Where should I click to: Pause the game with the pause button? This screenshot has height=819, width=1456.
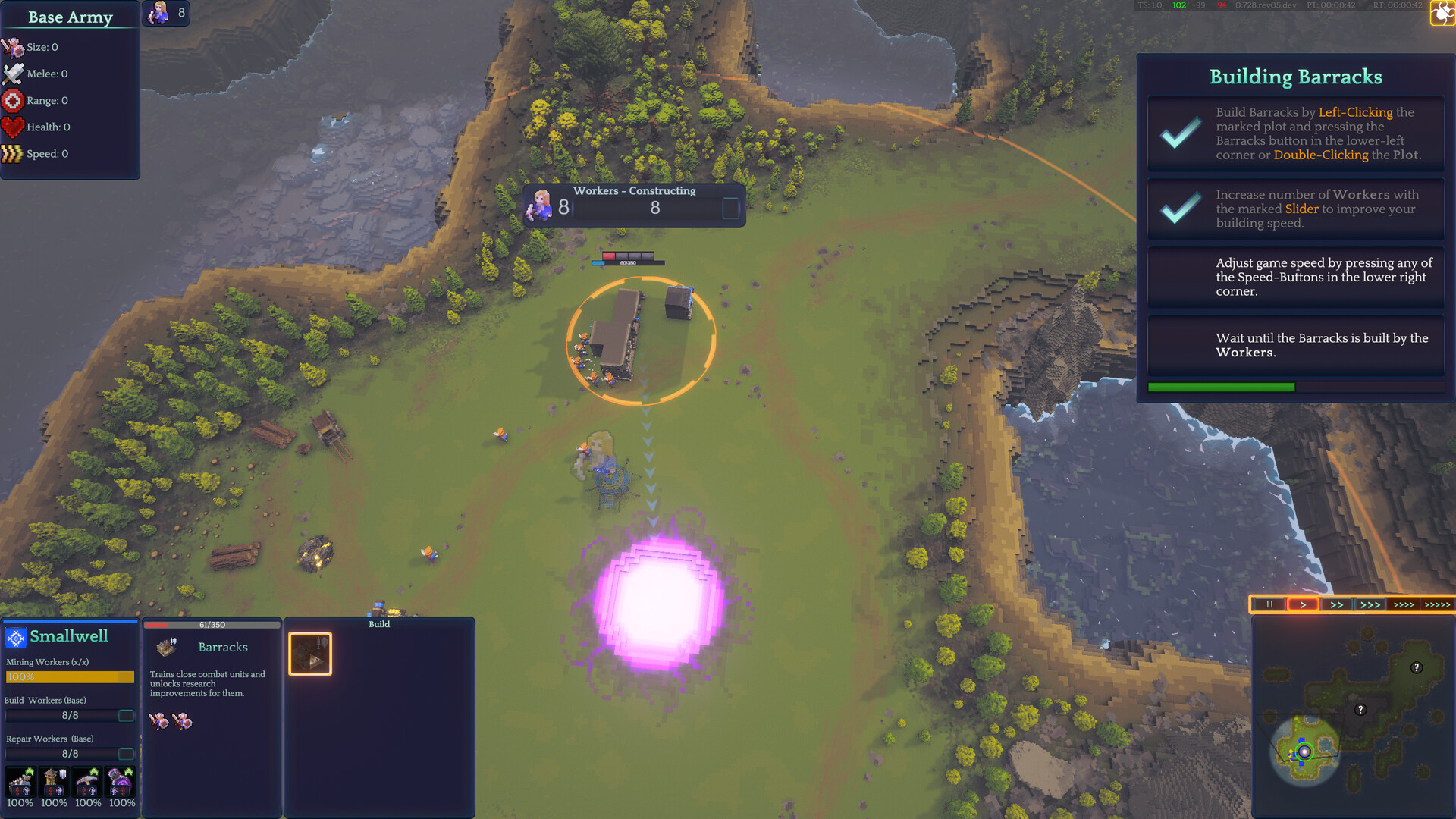tap(1269, 604)
